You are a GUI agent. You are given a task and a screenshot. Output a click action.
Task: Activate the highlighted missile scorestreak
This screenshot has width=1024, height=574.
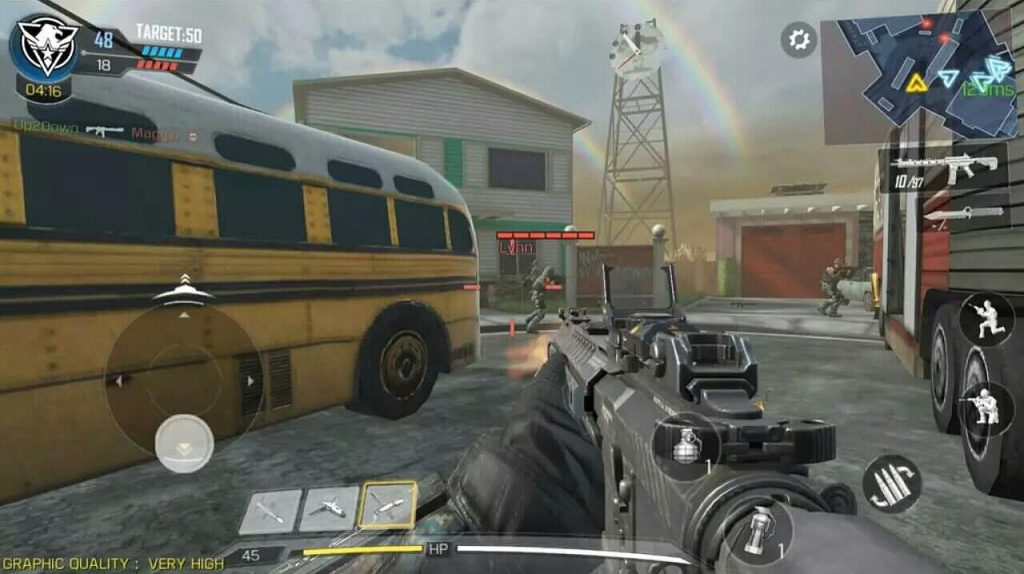(388, 506)
